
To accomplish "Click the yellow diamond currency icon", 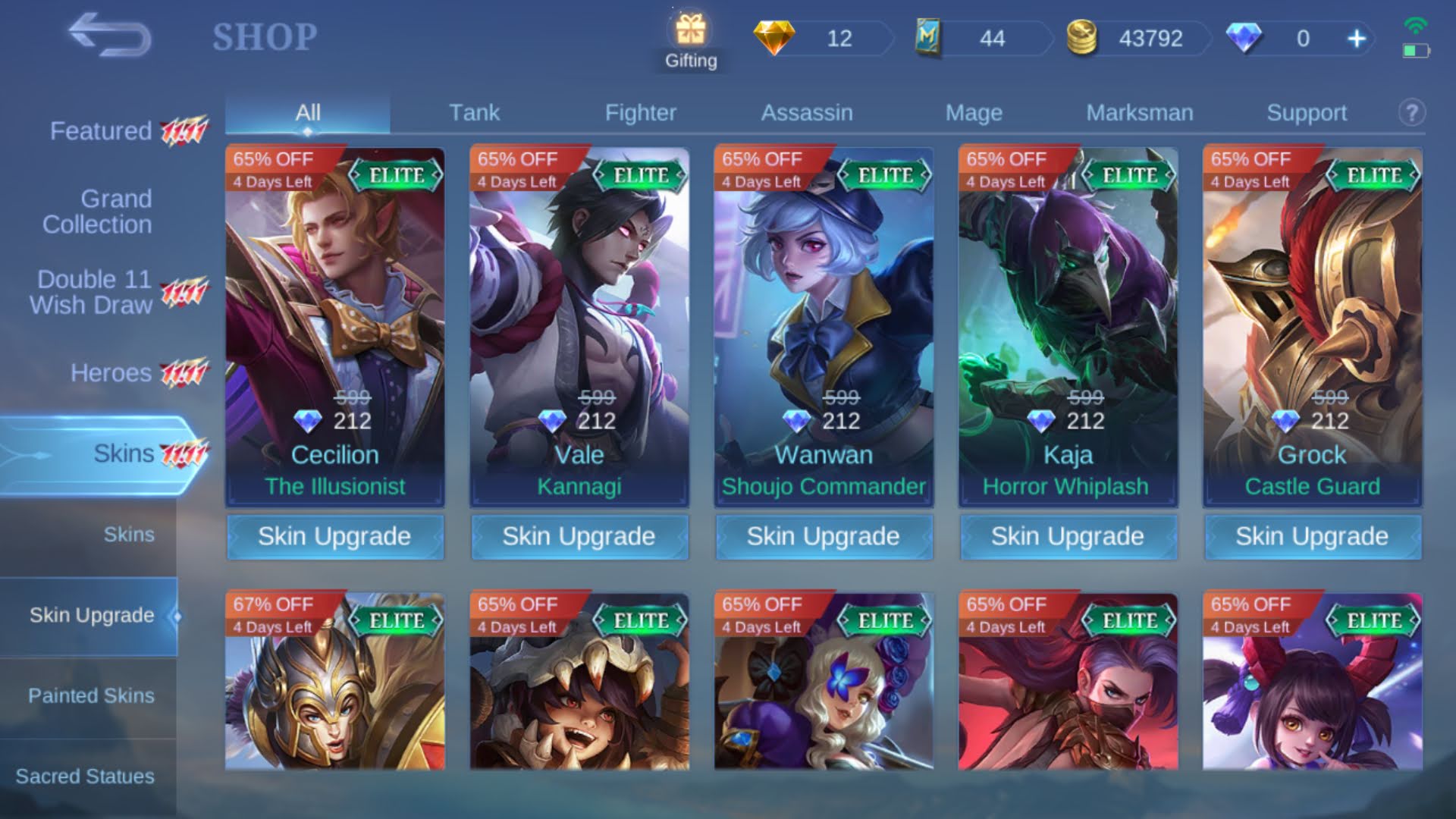I will click(775, 38).
